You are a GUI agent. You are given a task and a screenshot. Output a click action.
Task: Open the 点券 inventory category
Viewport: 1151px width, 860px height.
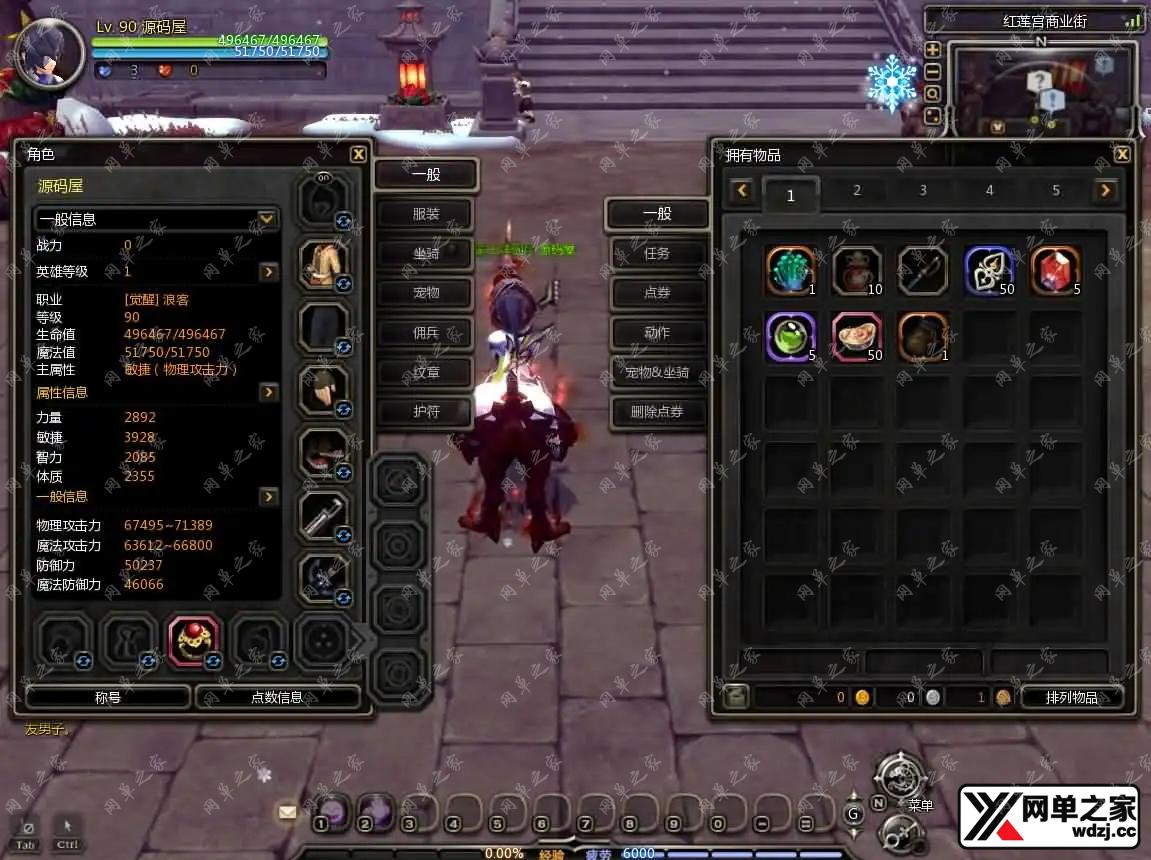click(x=657, y=293)
